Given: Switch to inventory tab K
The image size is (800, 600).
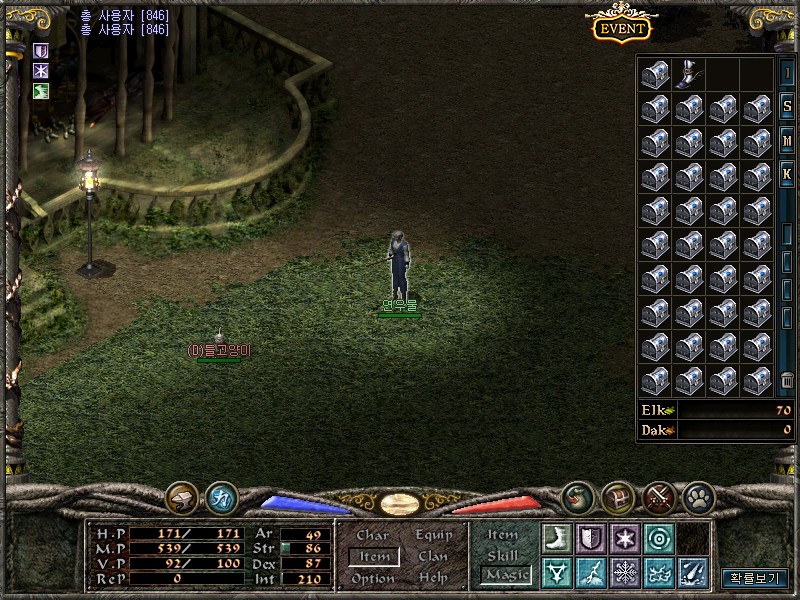Looking at the screenshot, I should [x=787, y=174].
